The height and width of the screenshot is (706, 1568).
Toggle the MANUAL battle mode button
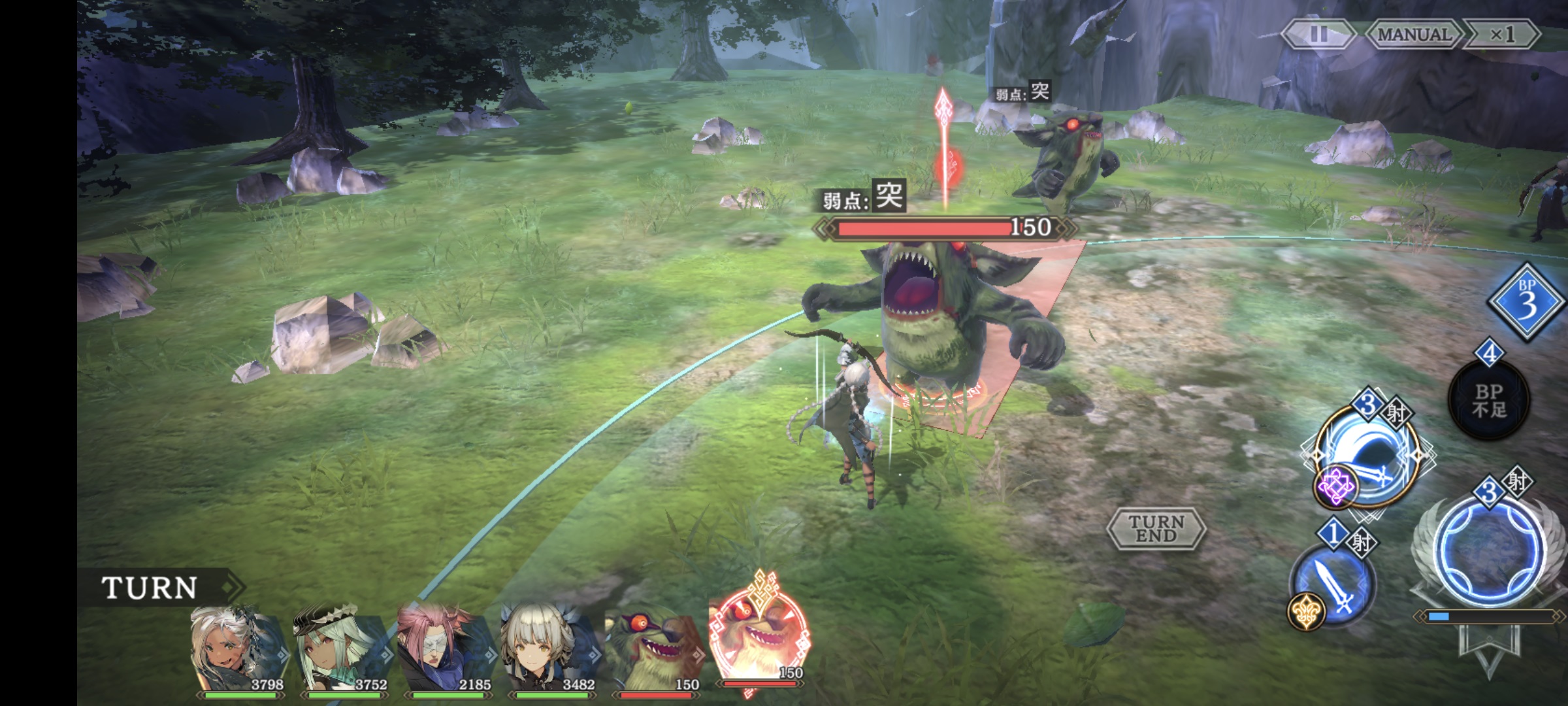(1413, 34)
